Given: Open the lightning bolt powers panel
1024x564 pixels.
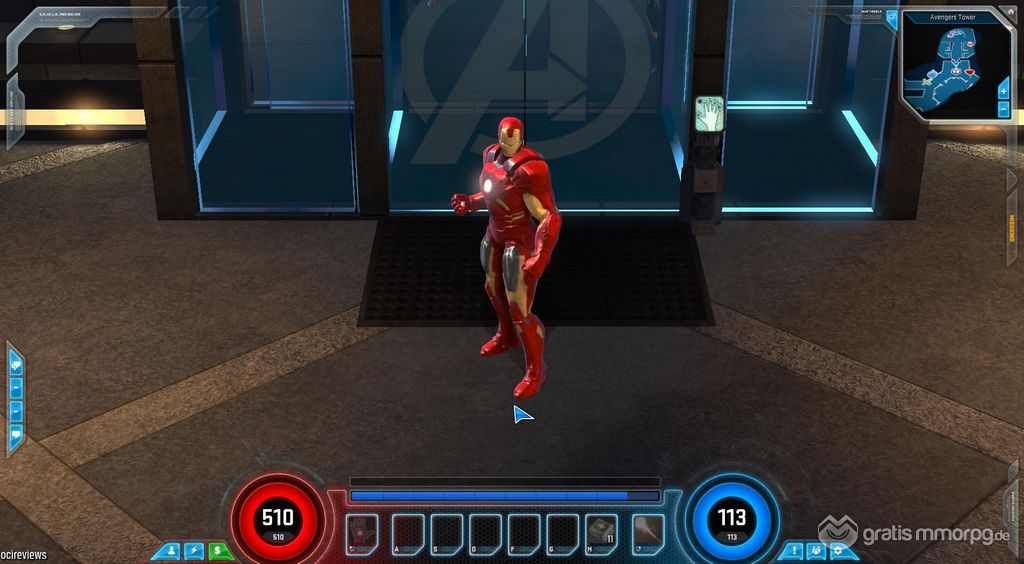Looking at the screenshot, I should [x=194, y=550].
